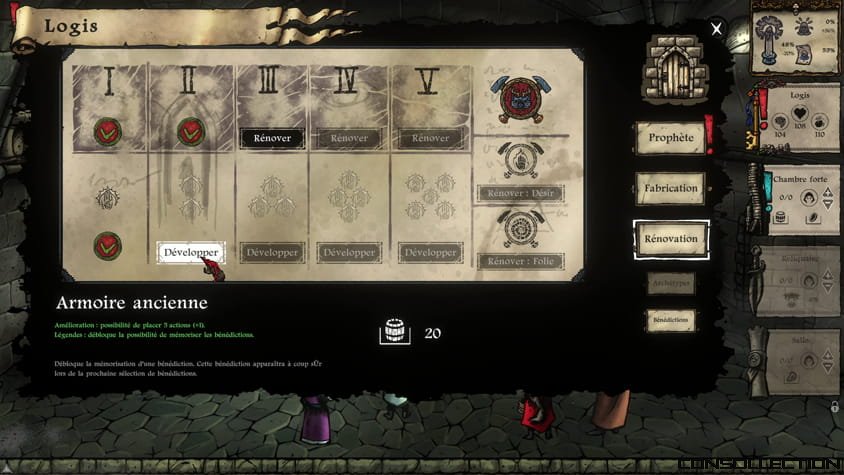The image size is (844, 475).
Task: Select Développer in column III
Action: (x=272, y=253)
